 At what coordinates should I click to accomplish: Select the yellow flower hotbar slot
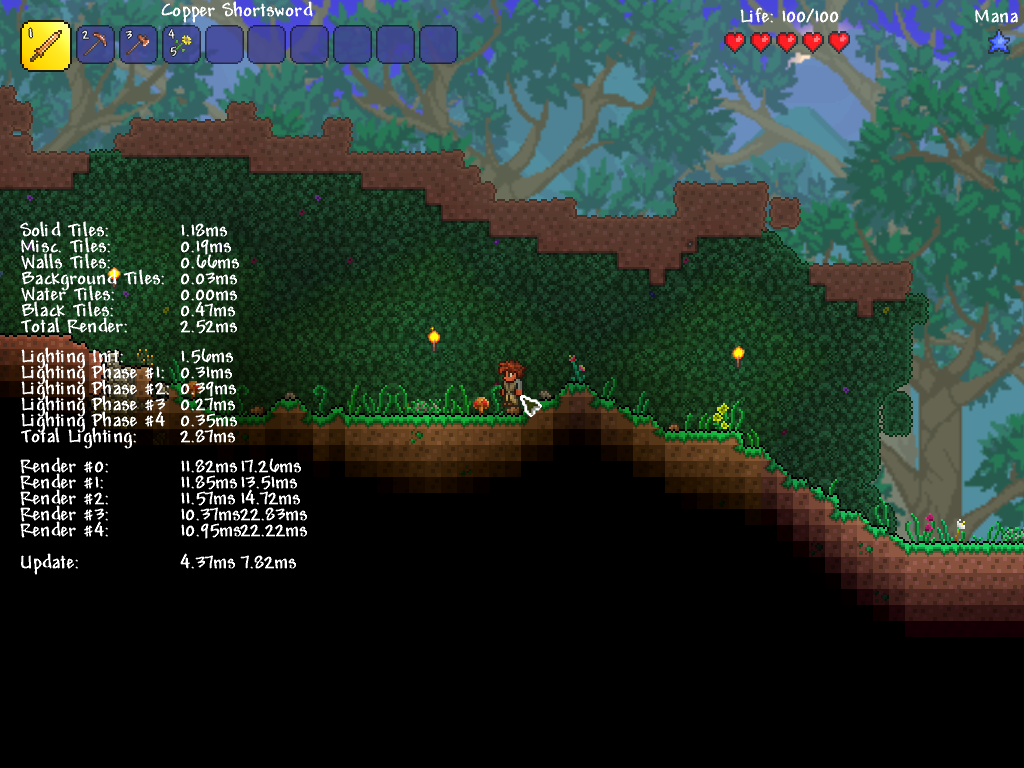coord(181,45)
